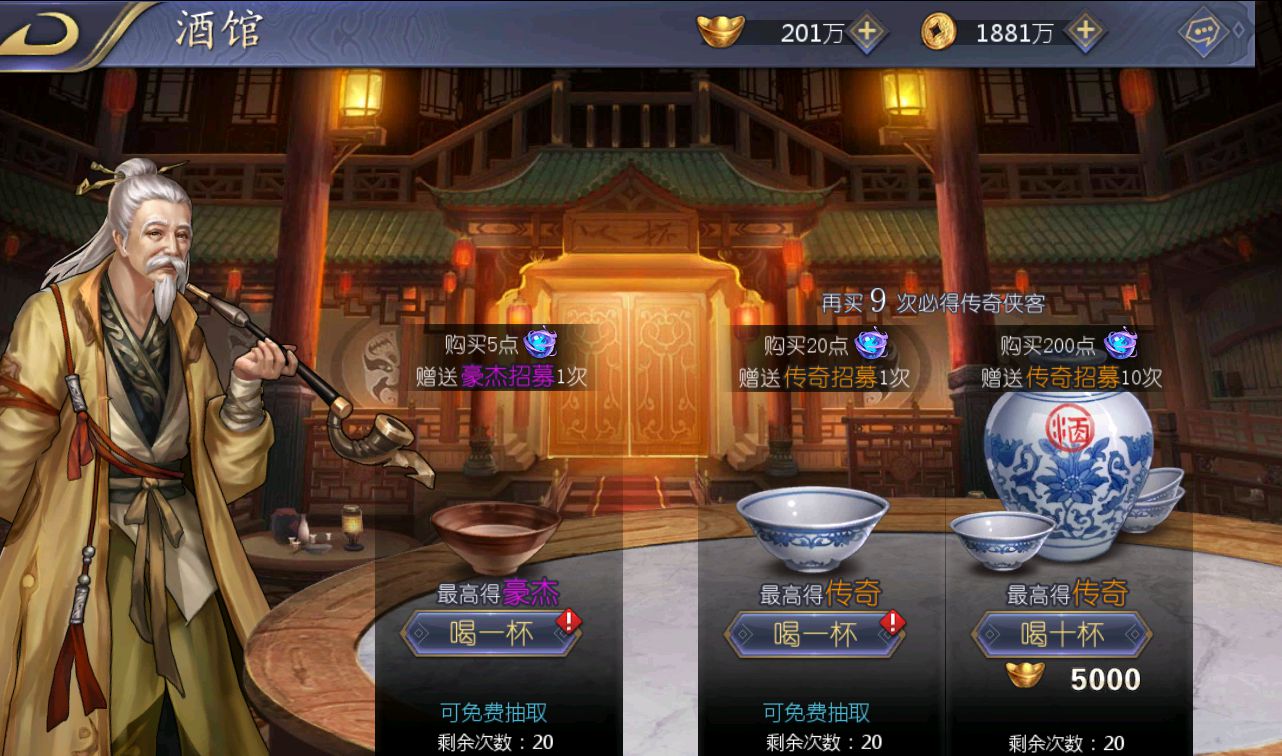The width and height of the screenshot is (1282, 756).
Task: Click the gold ingot currency icon
Action: point(722,30)
